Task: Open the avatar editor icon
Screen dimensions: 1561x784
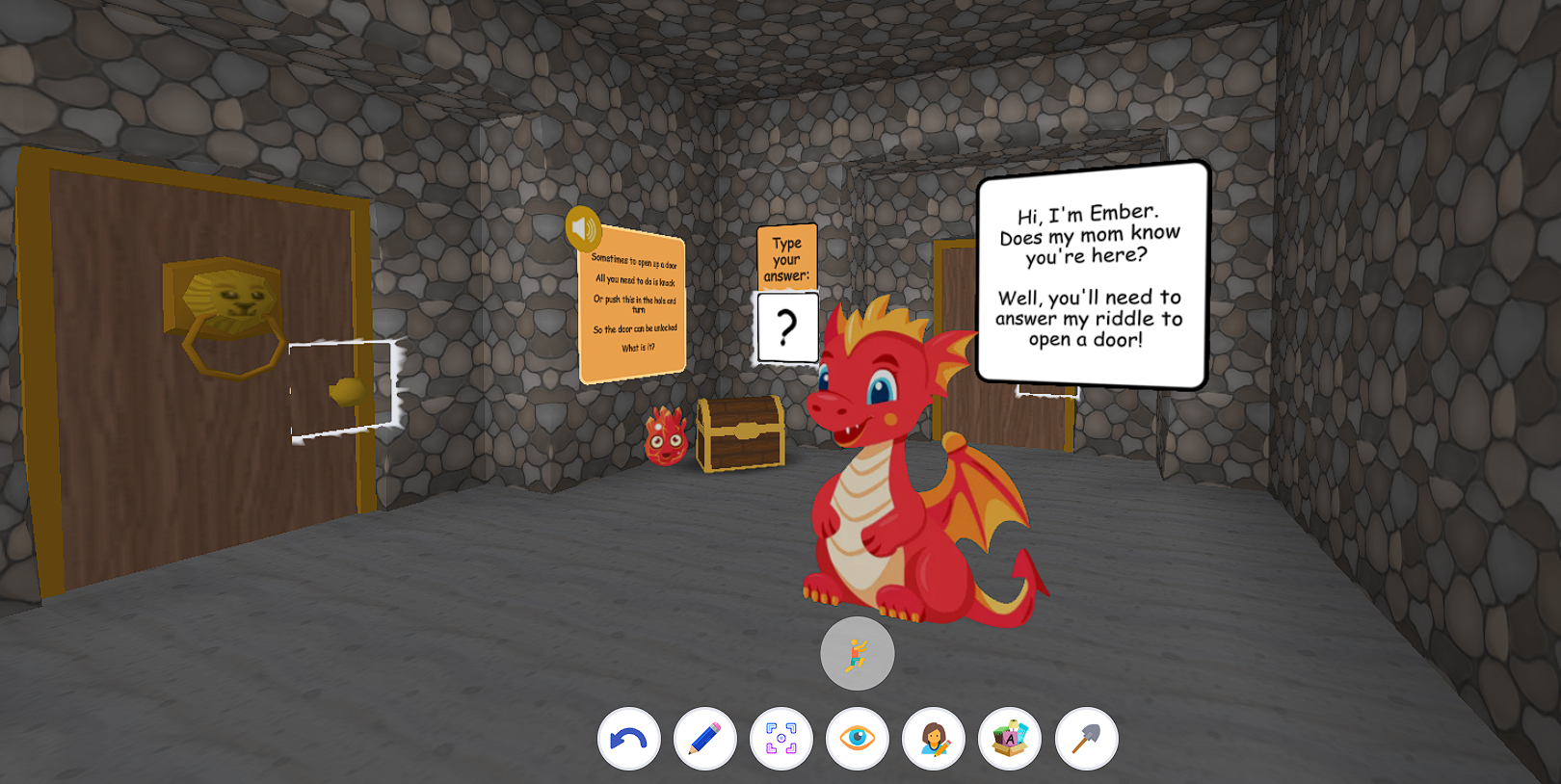Action: tap(935, 737)
